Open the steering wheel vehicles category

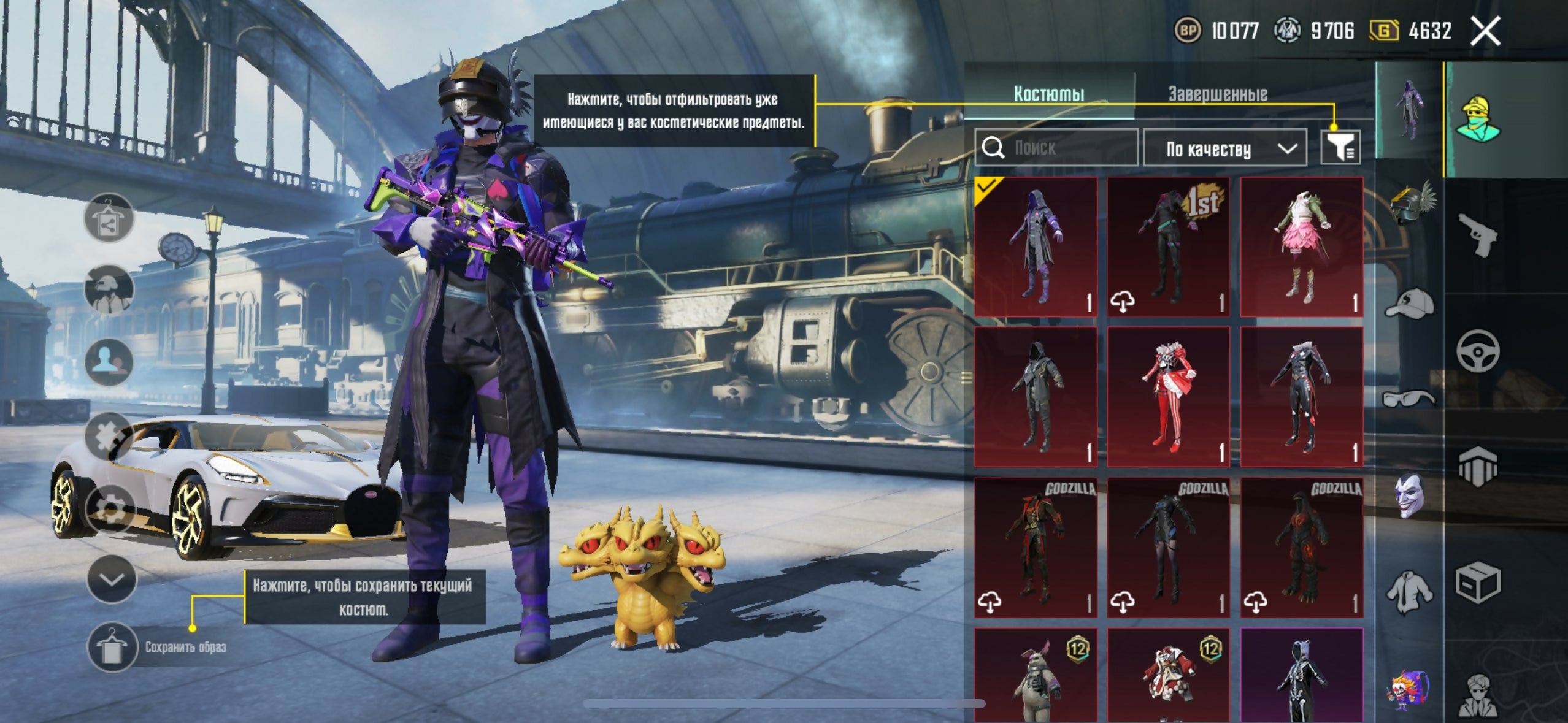point(1477,351)
